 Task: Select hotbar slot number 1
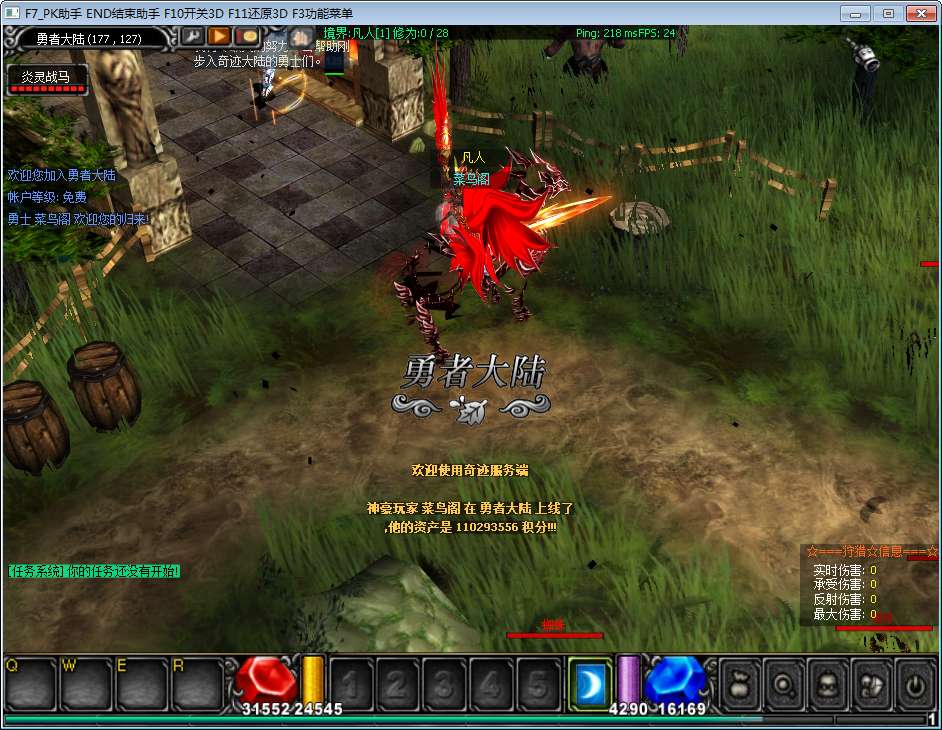click(352, 684)
